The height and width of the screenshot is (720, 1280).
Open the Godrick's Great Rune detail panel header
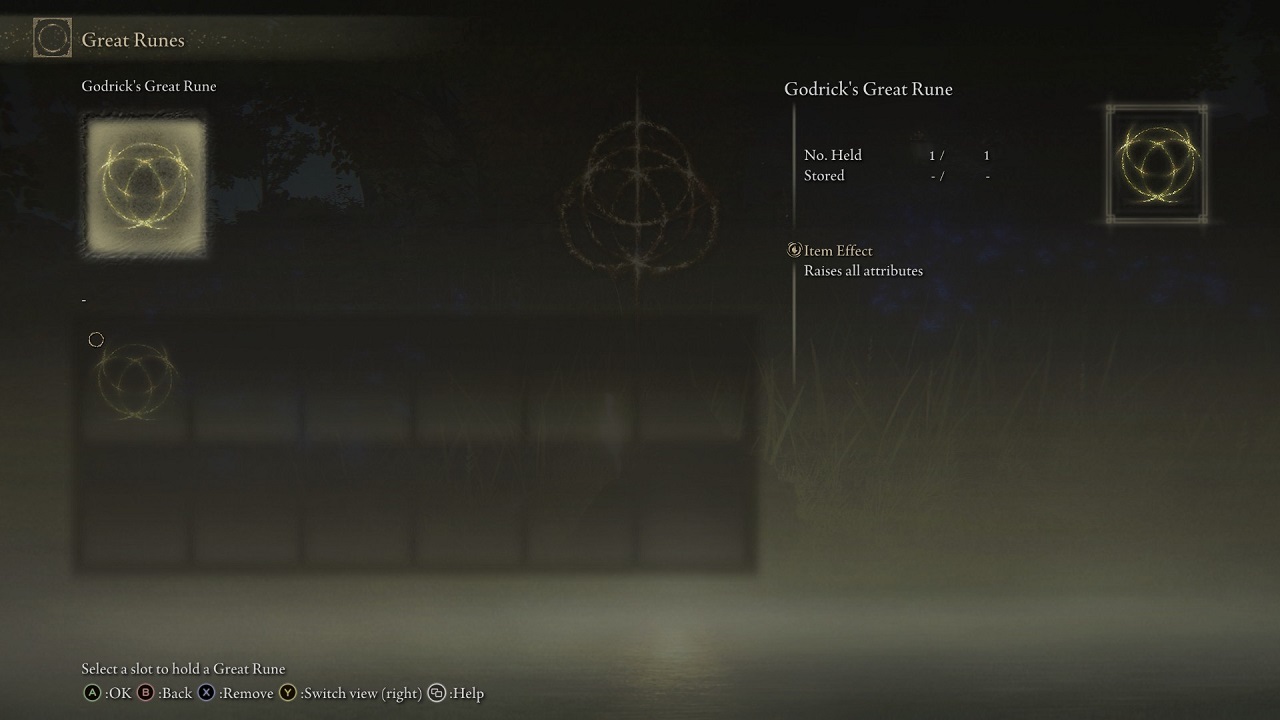(x=868, y=89)
